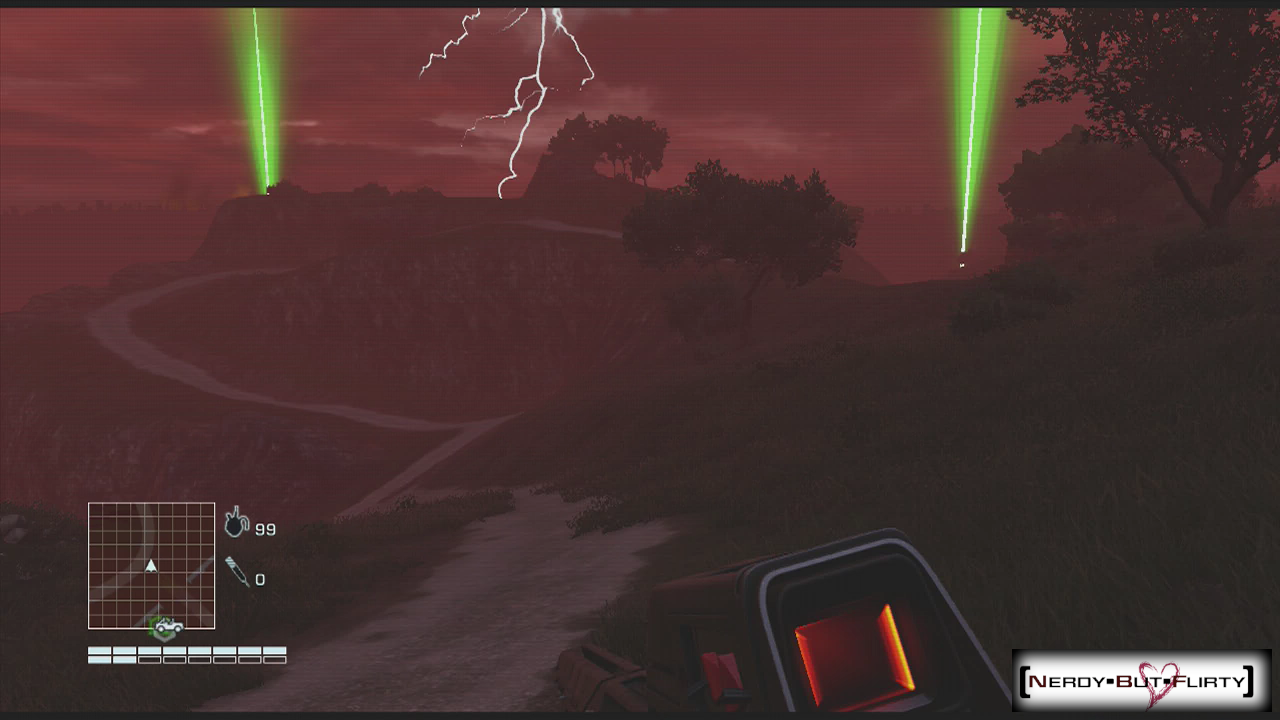Click the grid minimap
The width and height of the screenshot is (1280, 720).
click(151, 565)
